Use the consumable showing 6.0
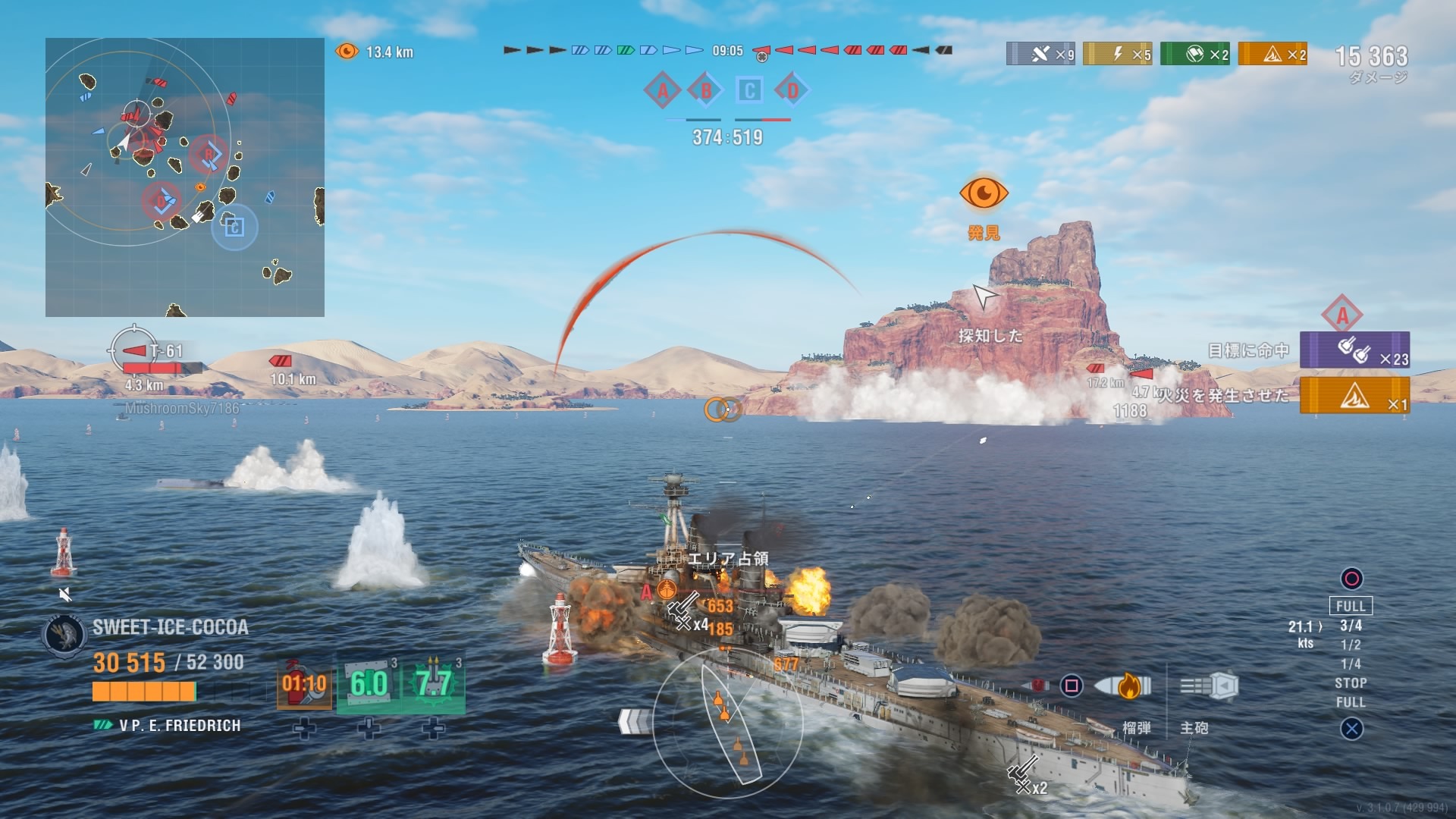 [x=369, y=683]
